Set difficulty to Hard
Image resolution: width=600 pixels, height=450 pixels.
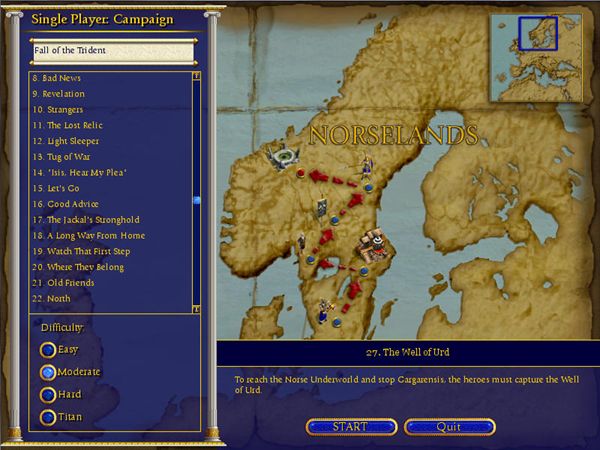click(x=47, y=394)
